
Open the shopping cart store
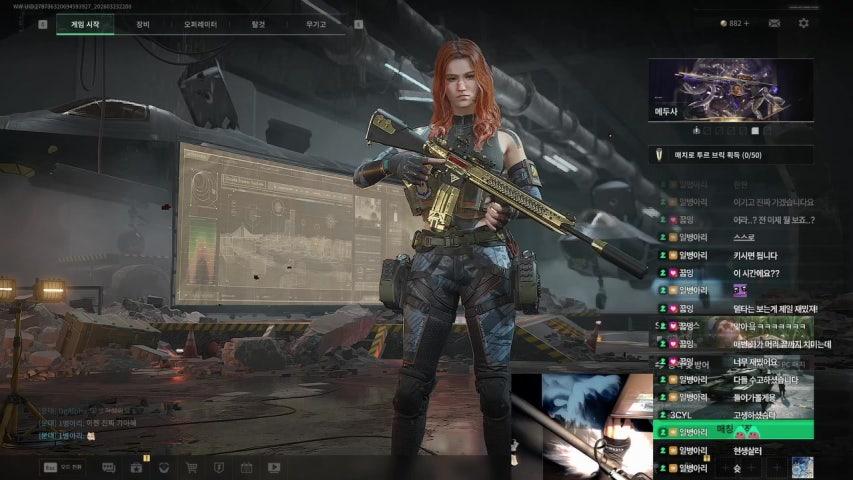(192, 467)
